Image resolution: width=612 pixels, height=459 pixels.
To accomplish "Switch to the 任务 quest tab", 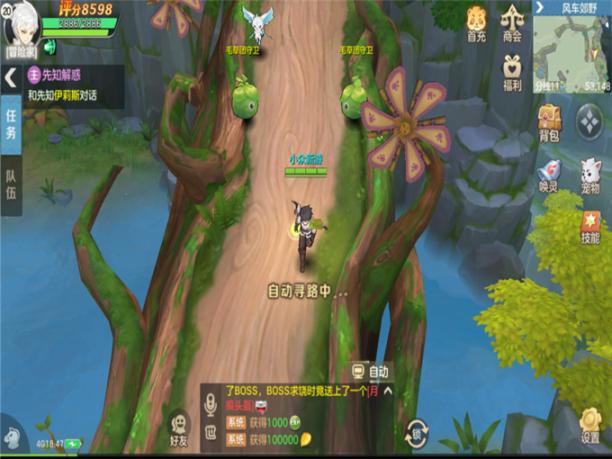I will click(x=10, y=123).
